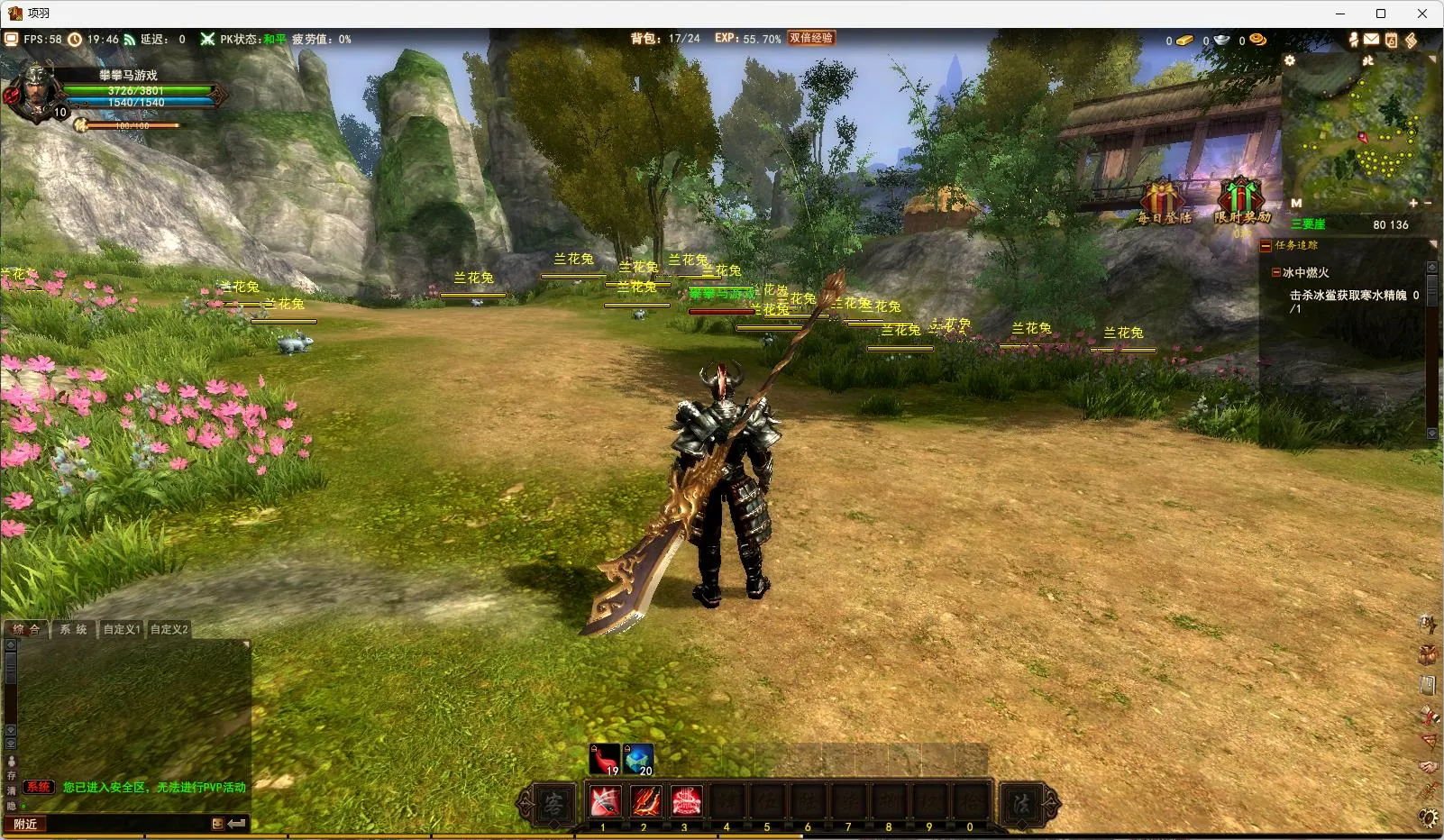Open the calendar icon beside the mail
Image resolution: width=1444 pixels, height=840 pixels.
click(1391, 40)
